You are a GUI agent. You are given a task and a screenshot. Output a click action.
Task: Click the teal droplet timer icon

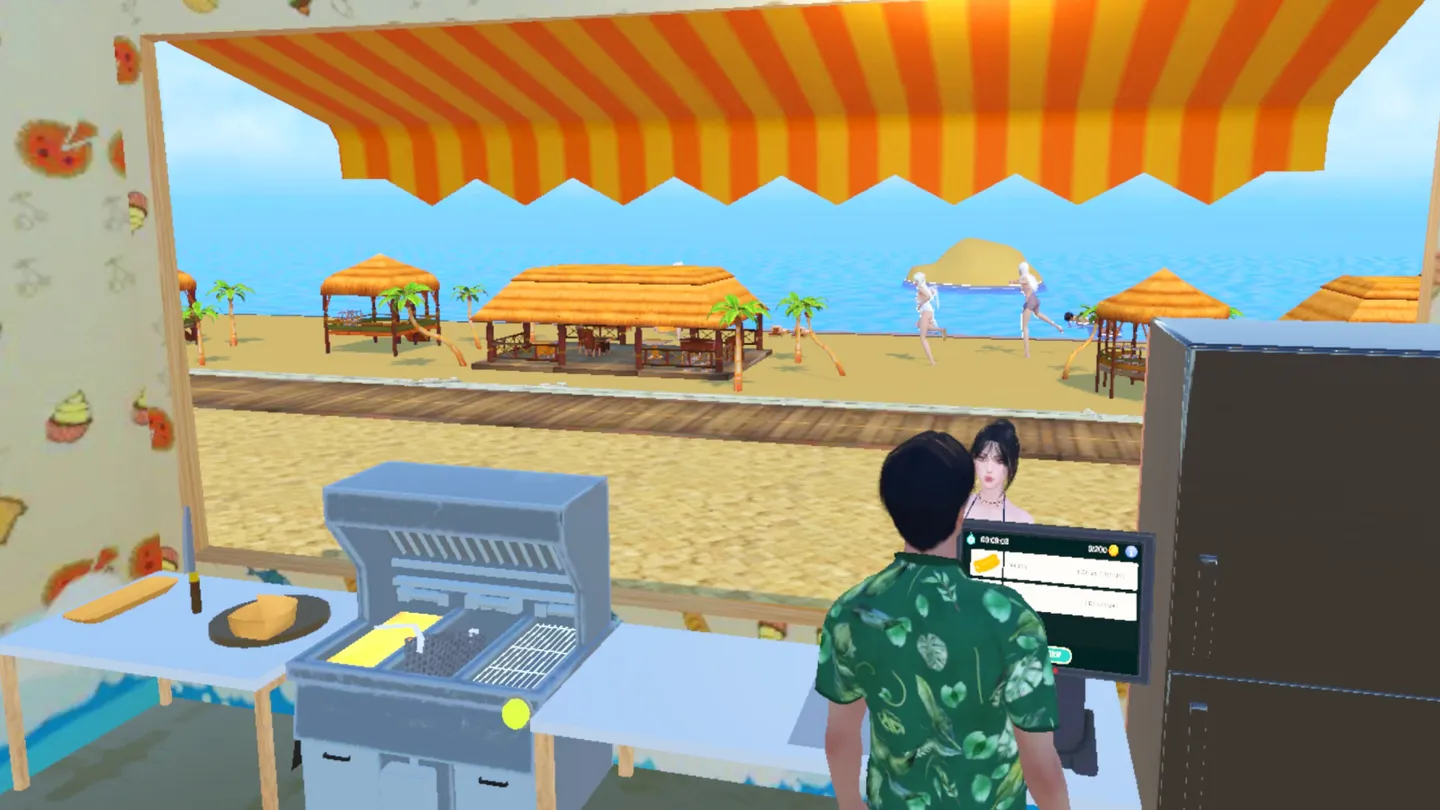click(x=970, y=539)
